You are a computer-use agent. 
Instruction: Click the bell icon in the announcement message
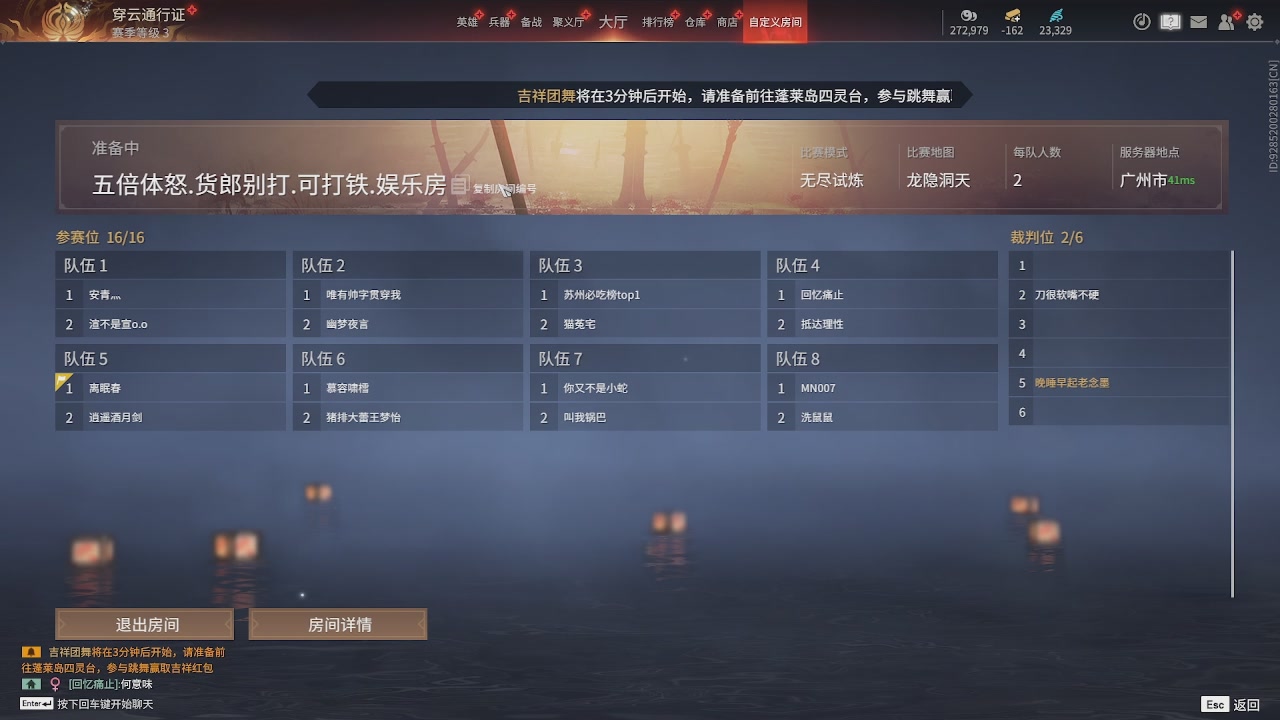click(30, 652)
